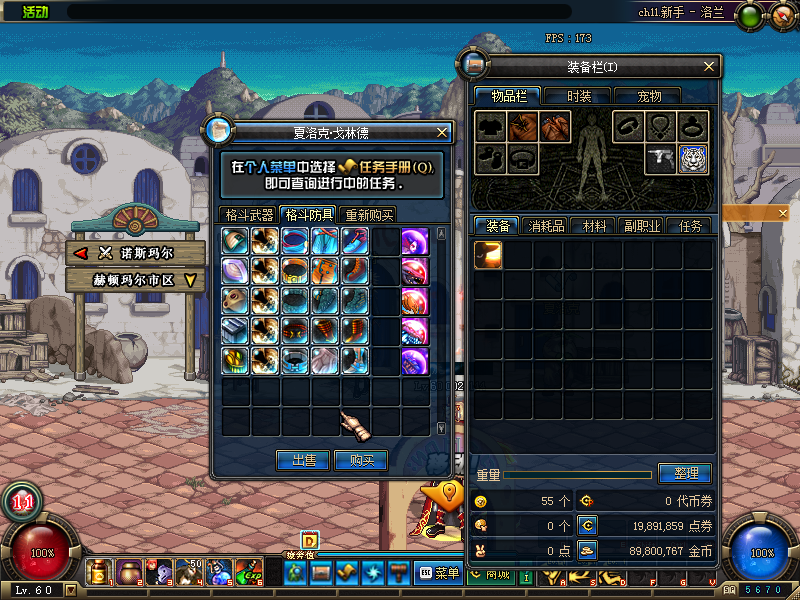This screenshot has height=600, width=800.
Task: Open the 副职业 sub-profession tab
Action: coord(641,226)
